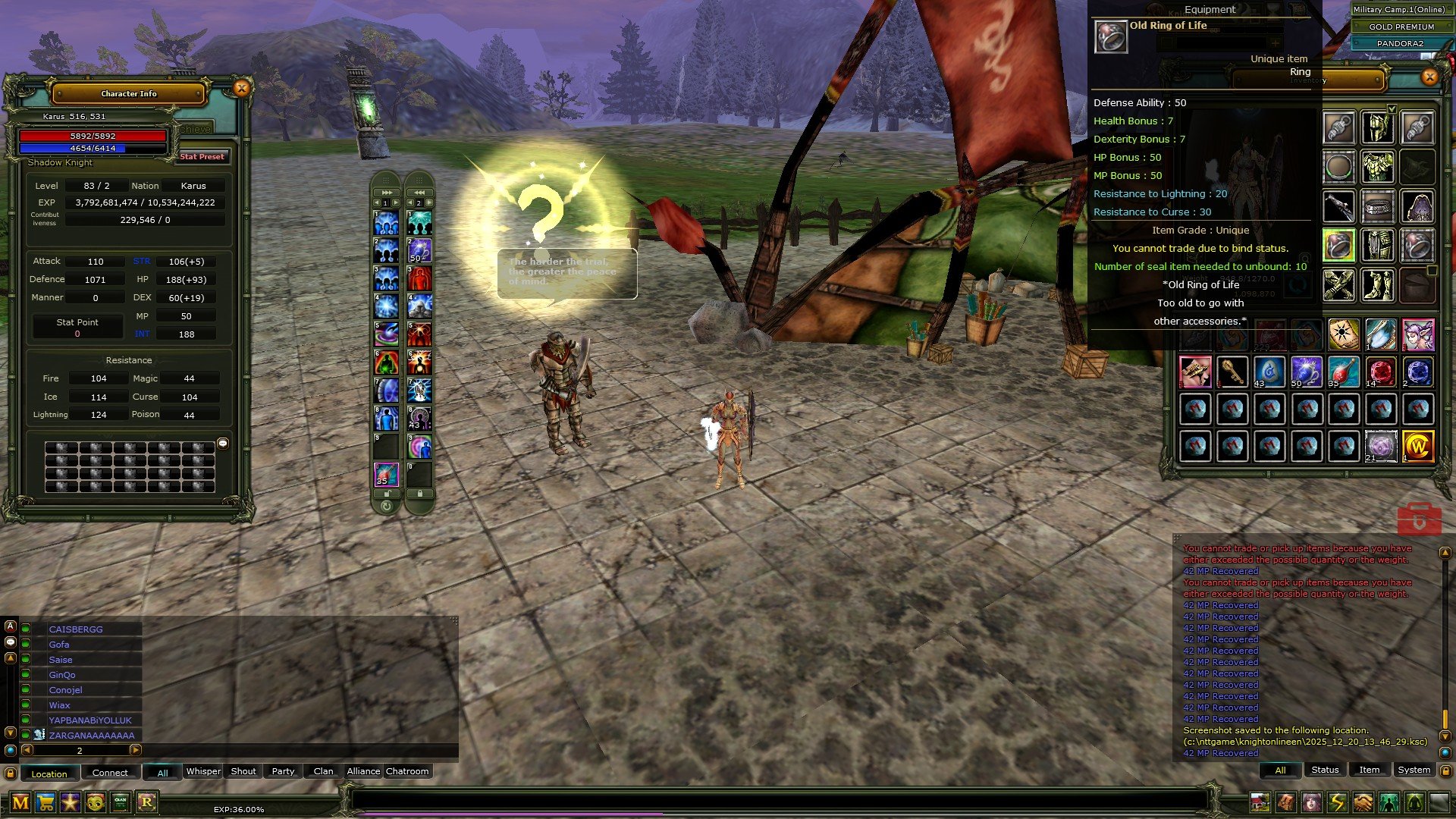Select the golden key inventory item

coord(1232,372)
